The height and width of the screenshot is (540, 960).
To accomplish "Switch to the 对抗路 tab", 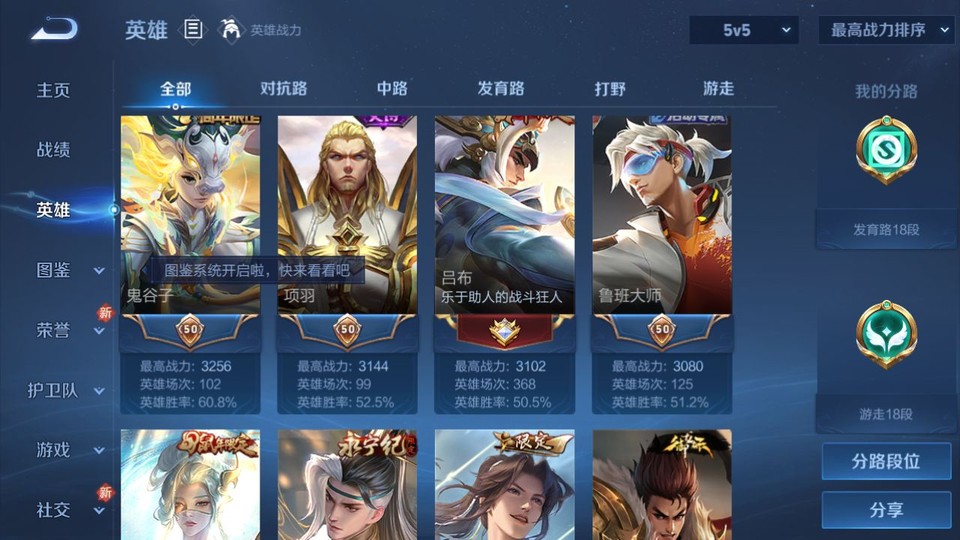I will tap(283, 89).
